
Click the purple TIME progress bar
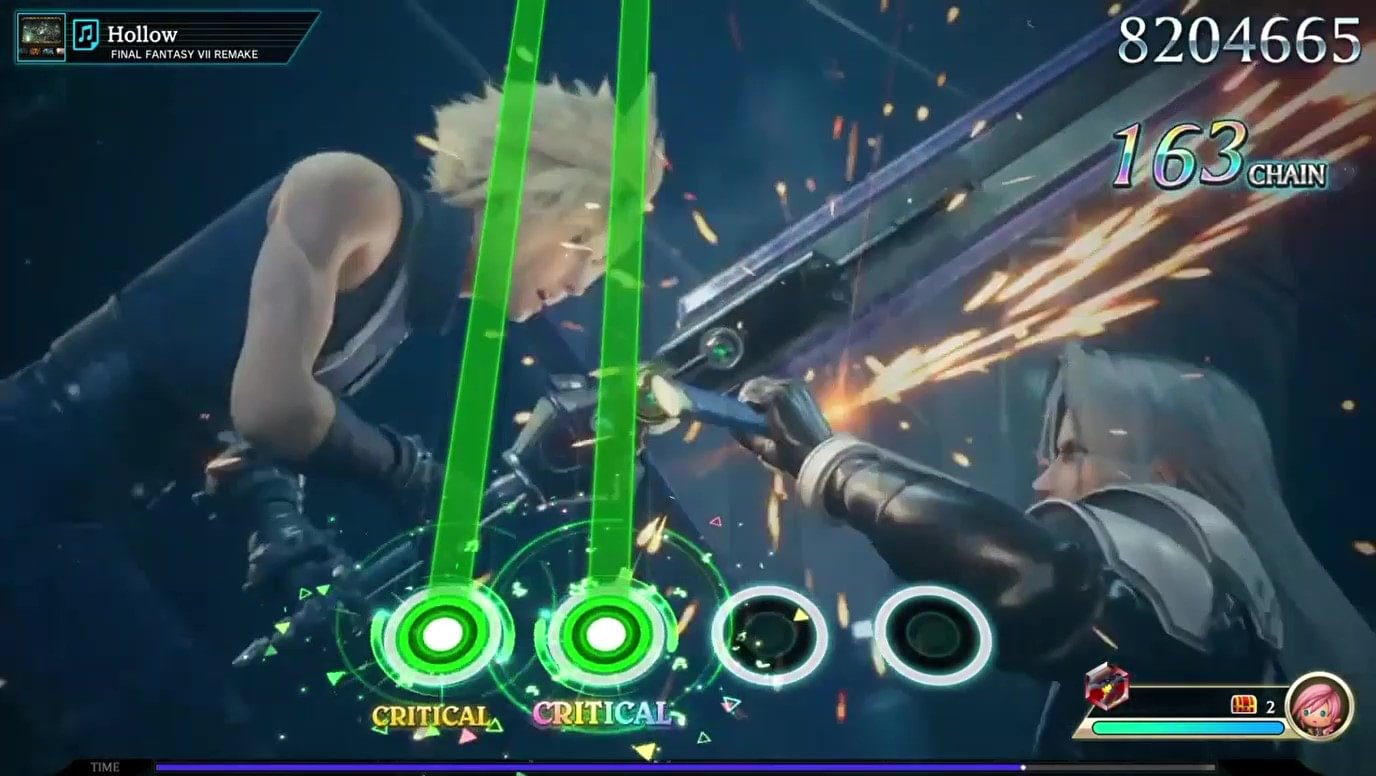588,767
